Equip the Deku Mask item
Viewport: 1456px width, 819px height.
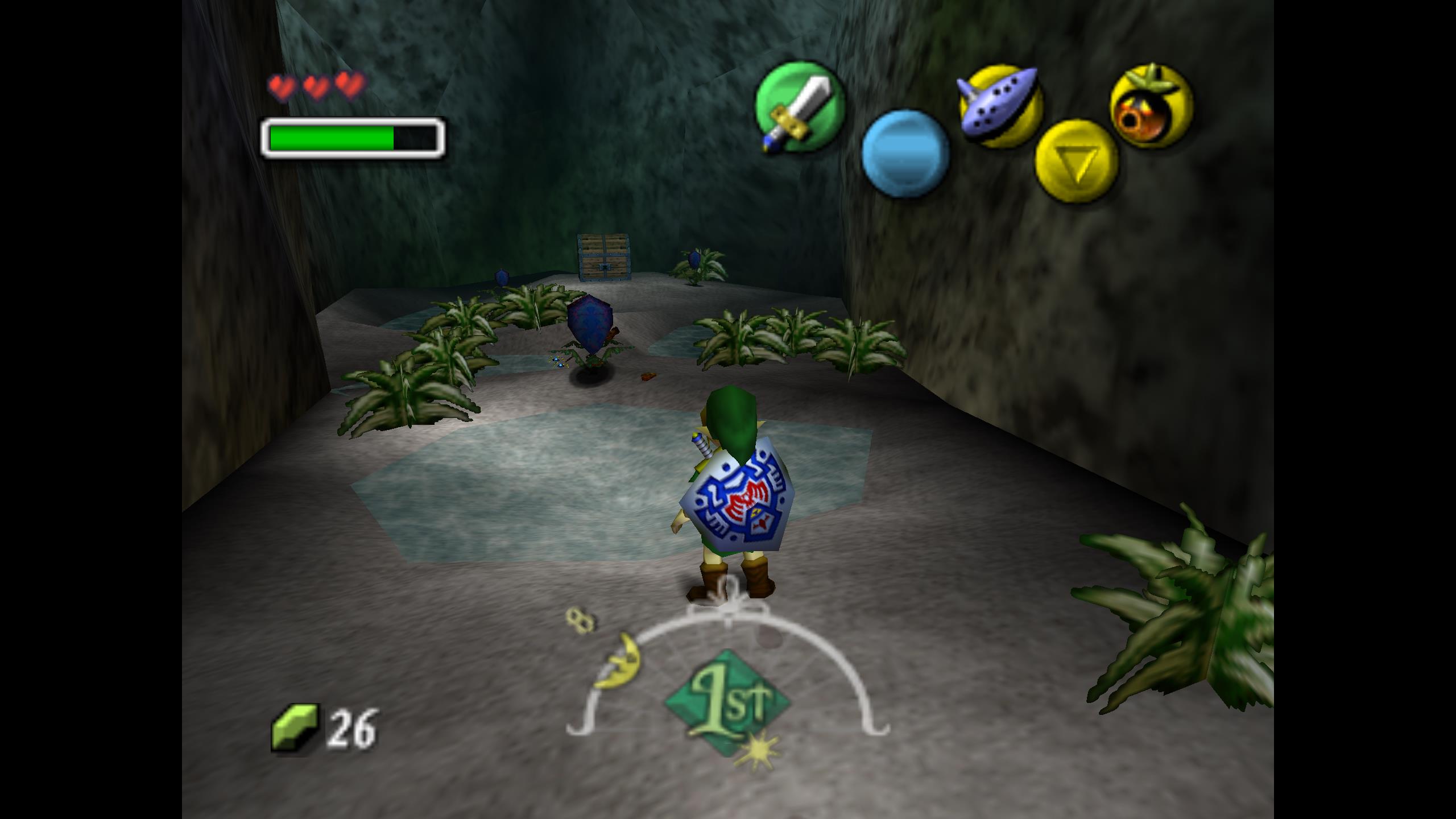[1151, 106]
